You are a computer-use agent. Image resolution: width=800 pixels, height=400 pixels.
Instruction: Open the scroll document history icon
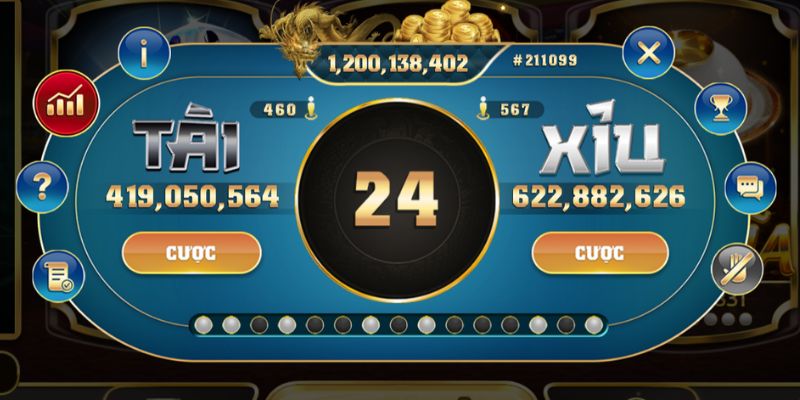click(55, 277)
